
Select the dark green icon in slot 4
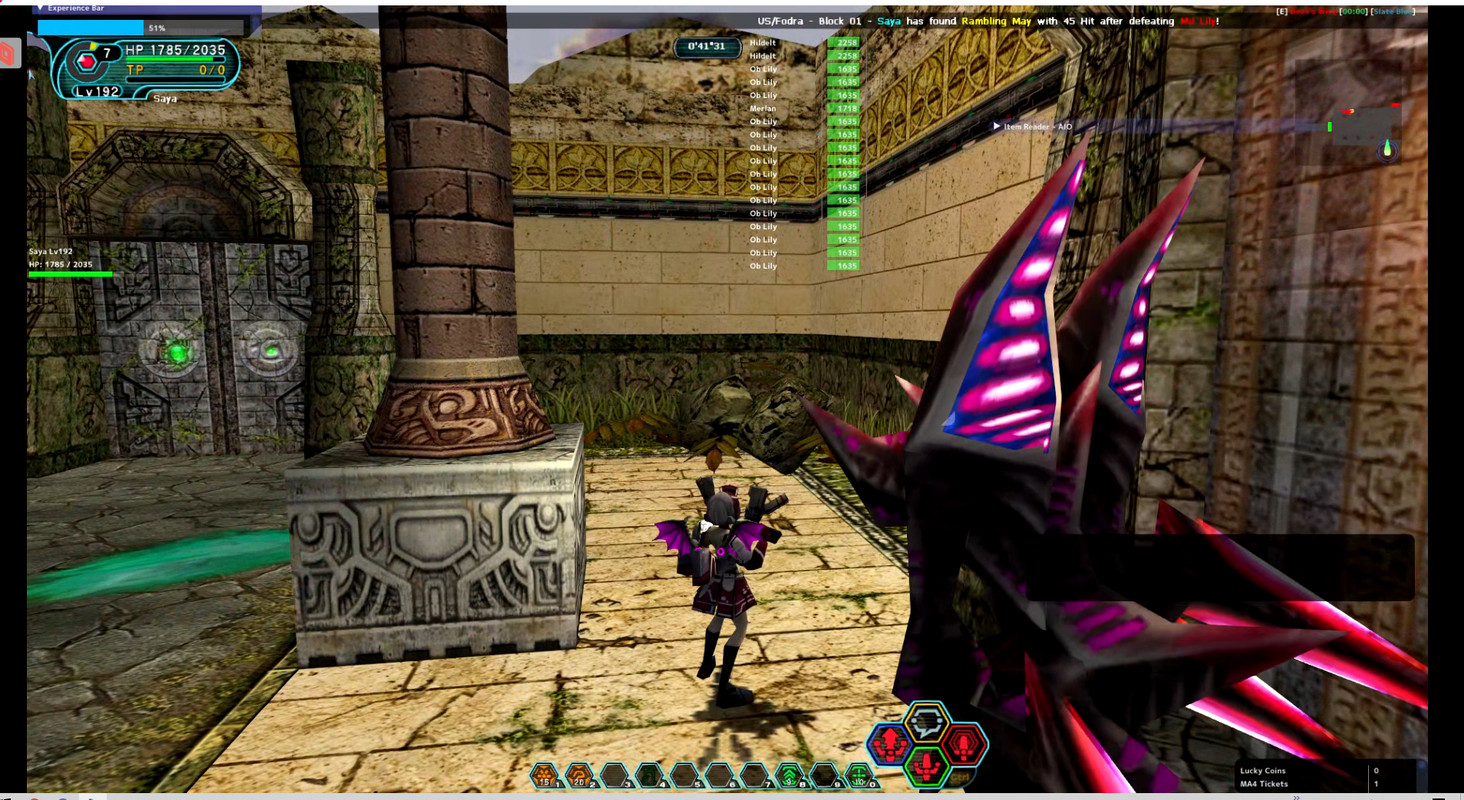(x=649, y=775)
